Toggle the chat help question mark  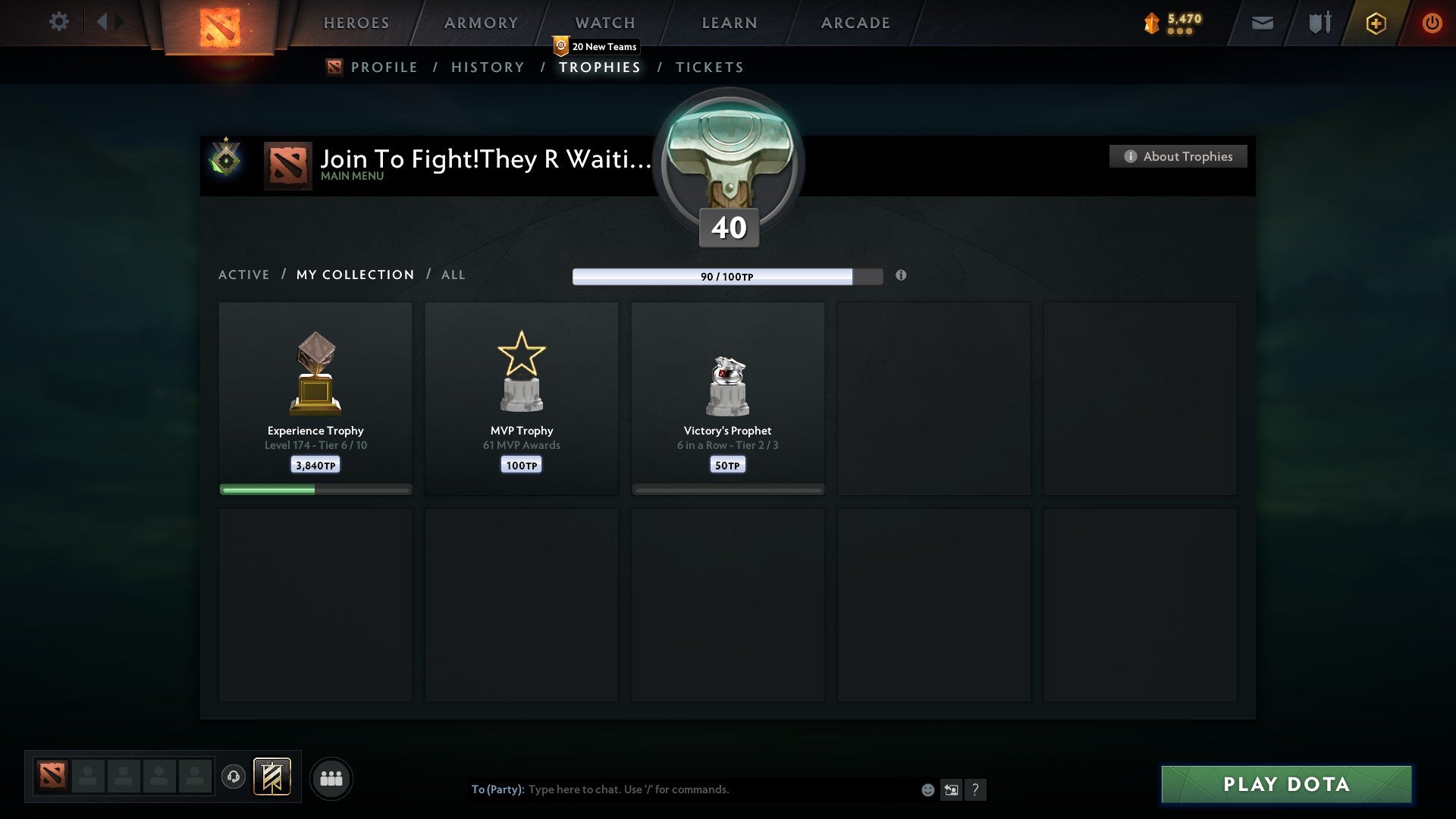click(977, 789)
